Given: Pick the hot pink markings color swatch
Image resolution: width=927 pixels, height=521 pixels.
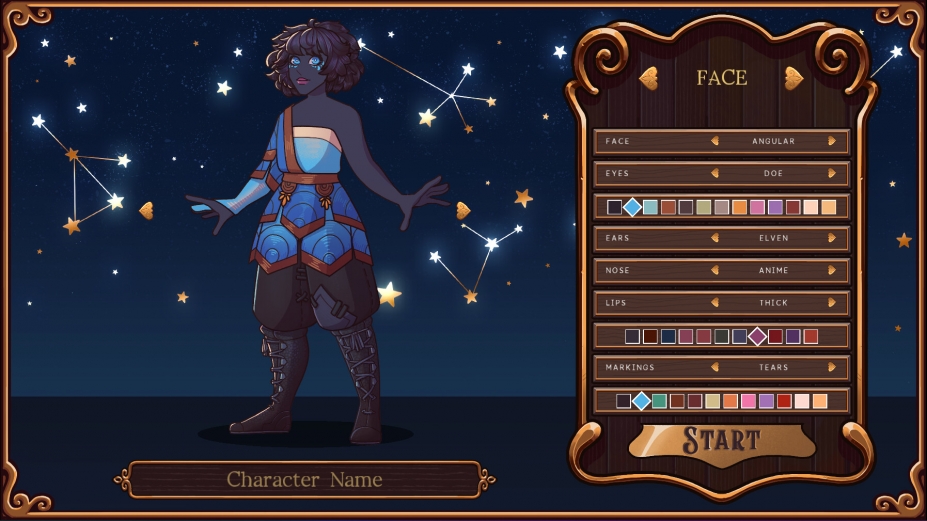Looking at the screenshot, I should 748,401.
